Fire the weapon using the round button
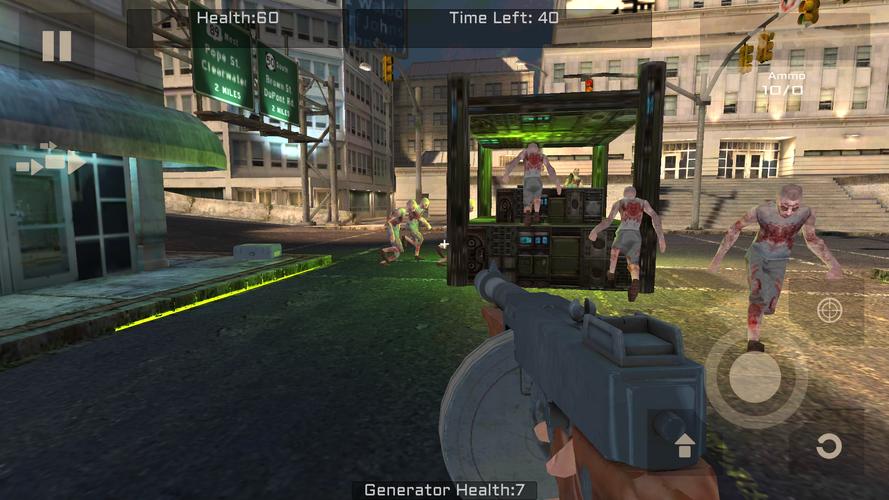 [x=755, y=378]
